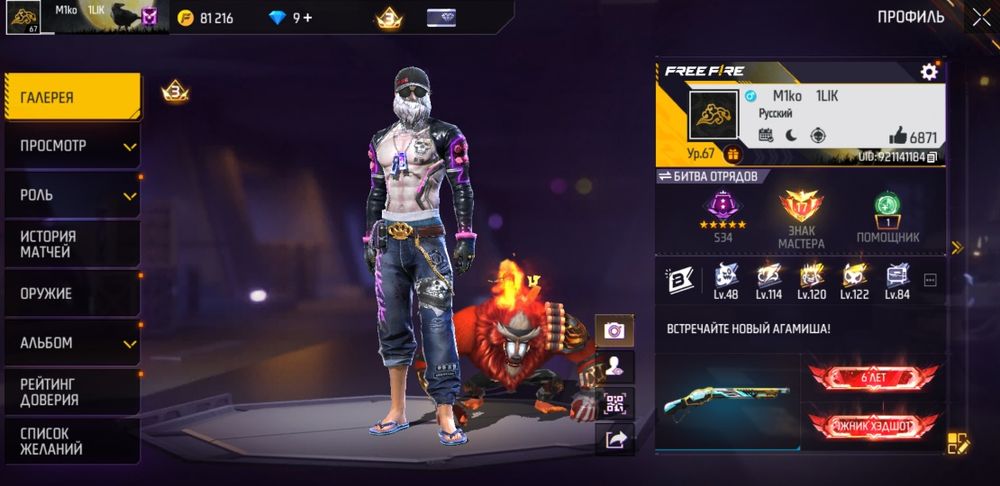Image resolution: width=1000 pixels, height=486 pixels.
Task: Open История матчей
Action: [x=70, y=244]
